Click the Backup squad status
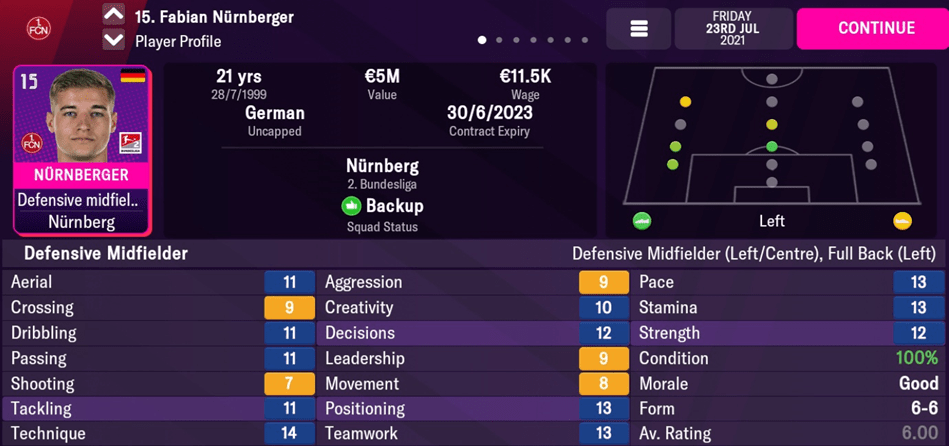Viewport: 949px width, 446px height. [382, 206]
